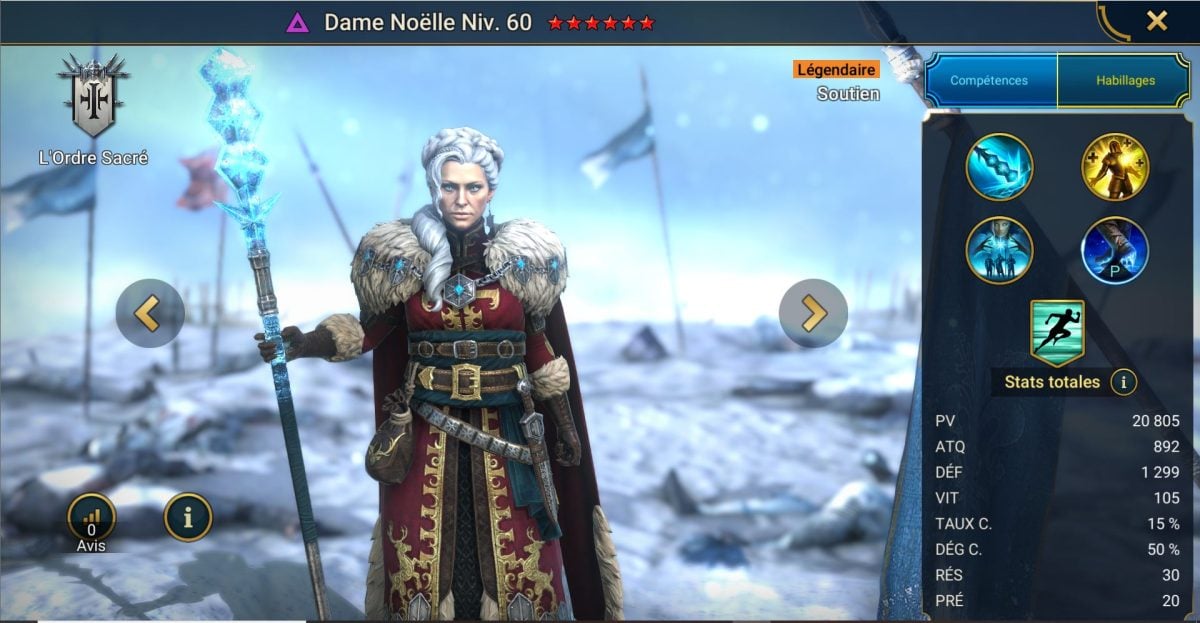1200x623 pixels.
Task: Select the golden warrior buff skill icon
Action: pyautogui.click(x=1115, y=167)
